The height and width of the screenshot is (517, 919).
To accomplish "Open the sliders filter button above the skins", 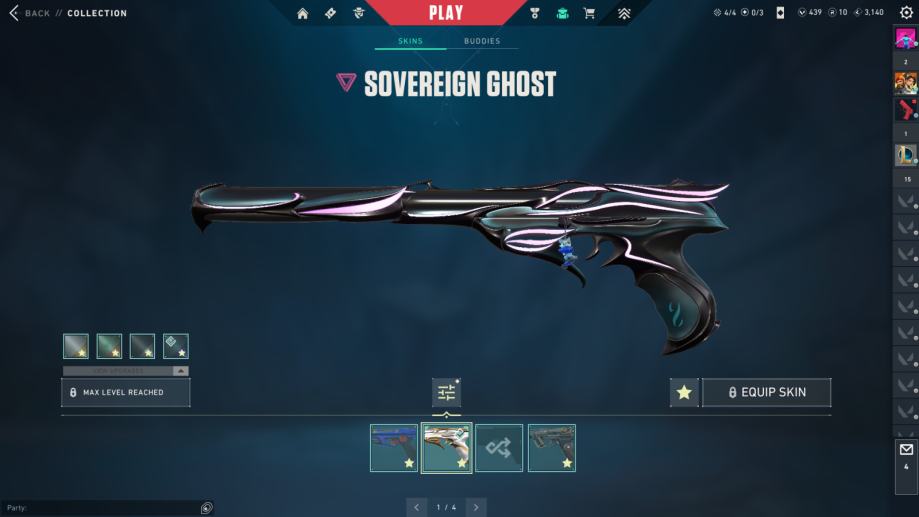I will tap(446, 393).
